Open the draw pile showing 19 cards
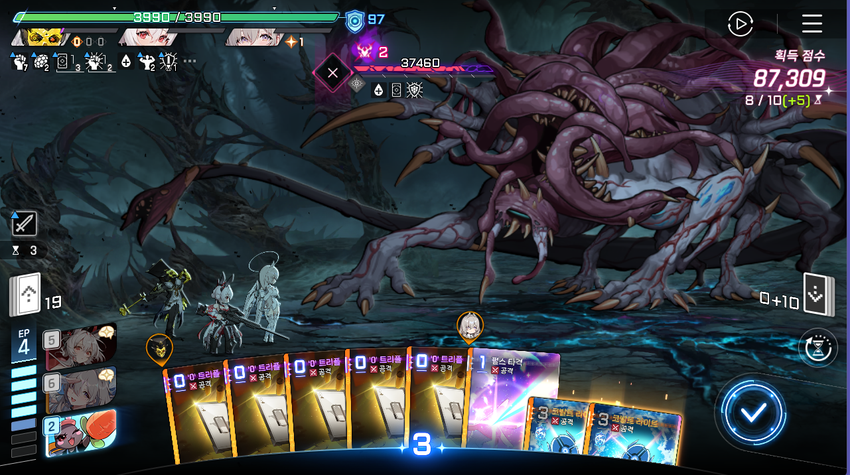Viewport: 850px width, 475px height. [24, 295]
